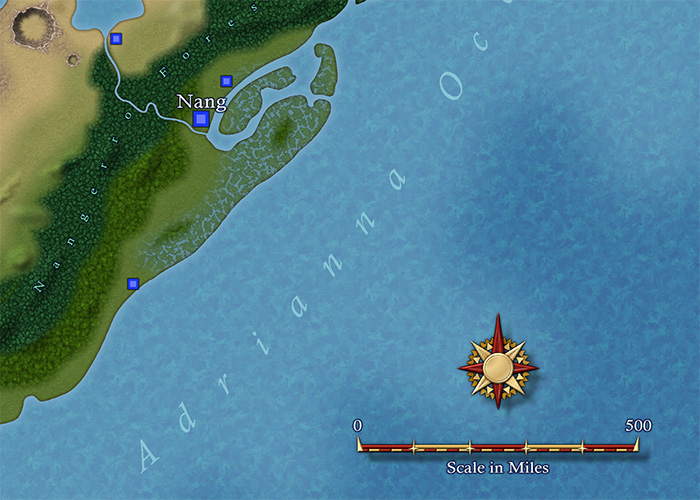Select the blue marker on the ocean shoreline
Screen dimensions: 700x500
coord(132,284)
